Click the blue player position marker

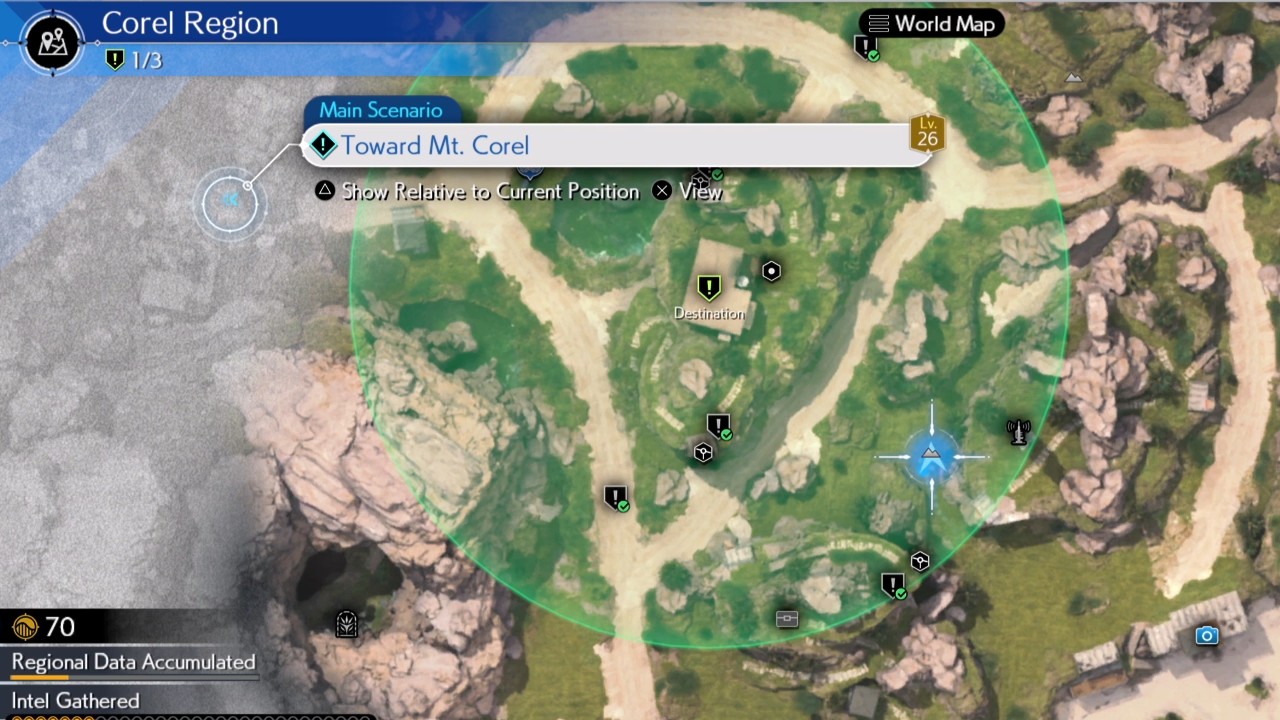pyautogui.click(x=930, y=457)
